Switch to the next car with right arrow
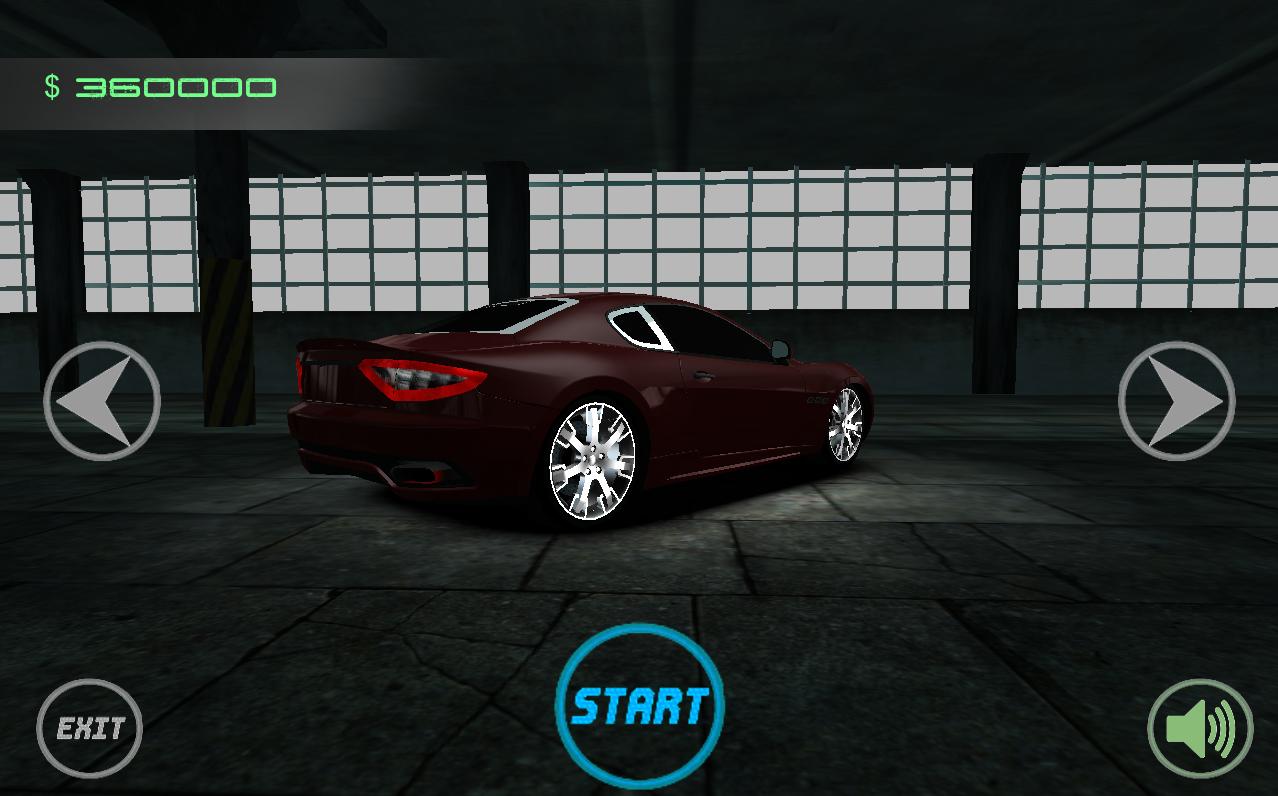Image resolution: width=1278 pixels, height=796 pixels. pos(1176,401)
